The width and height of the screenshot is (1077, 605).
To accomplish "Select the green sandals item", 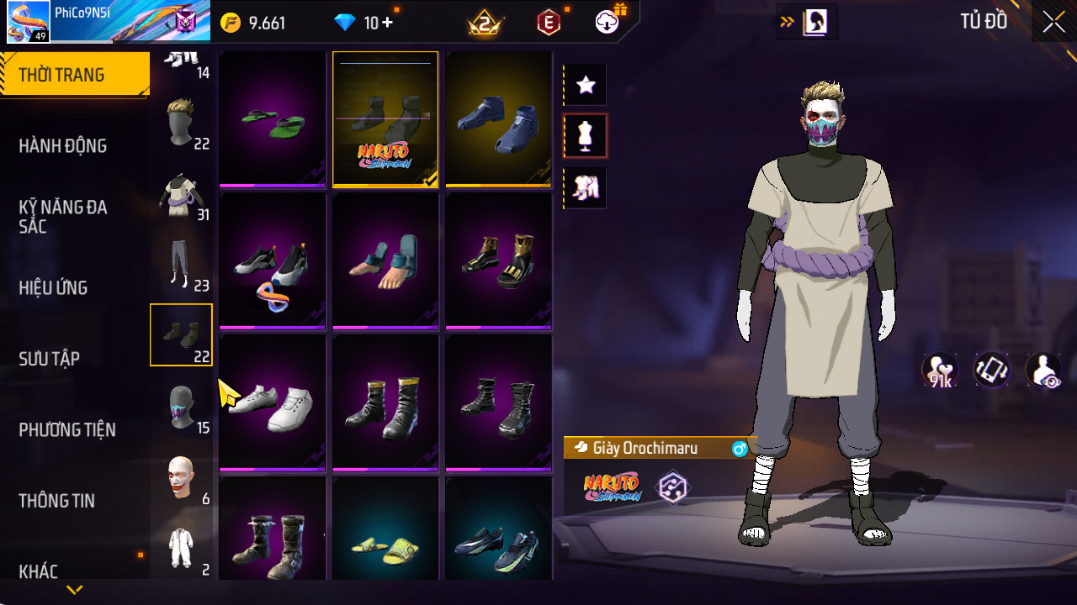I will tap(272, 118).
